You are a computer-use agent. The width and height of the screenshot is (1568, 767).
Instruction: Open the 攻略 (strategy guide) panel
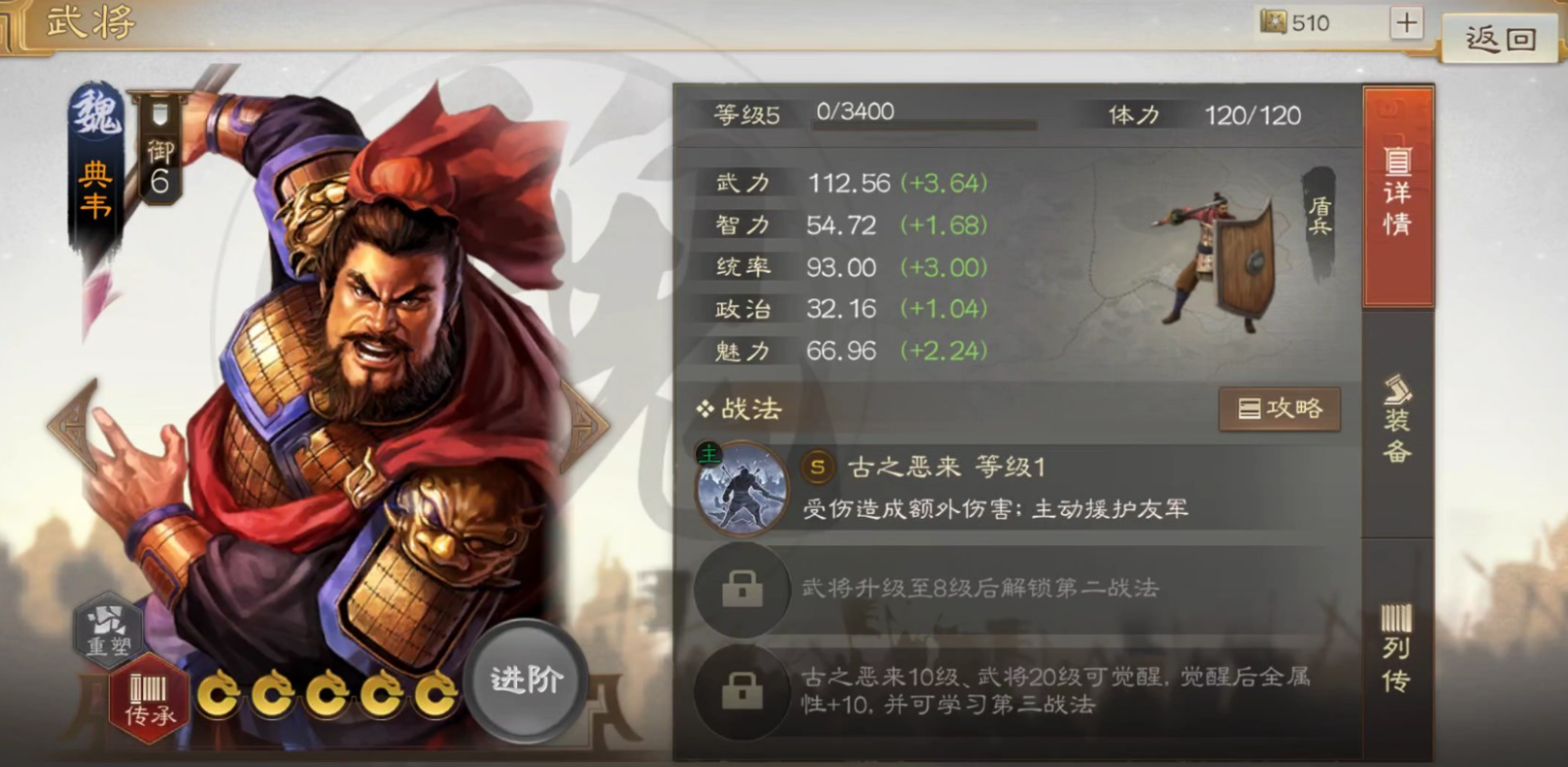click(1279, 409)
